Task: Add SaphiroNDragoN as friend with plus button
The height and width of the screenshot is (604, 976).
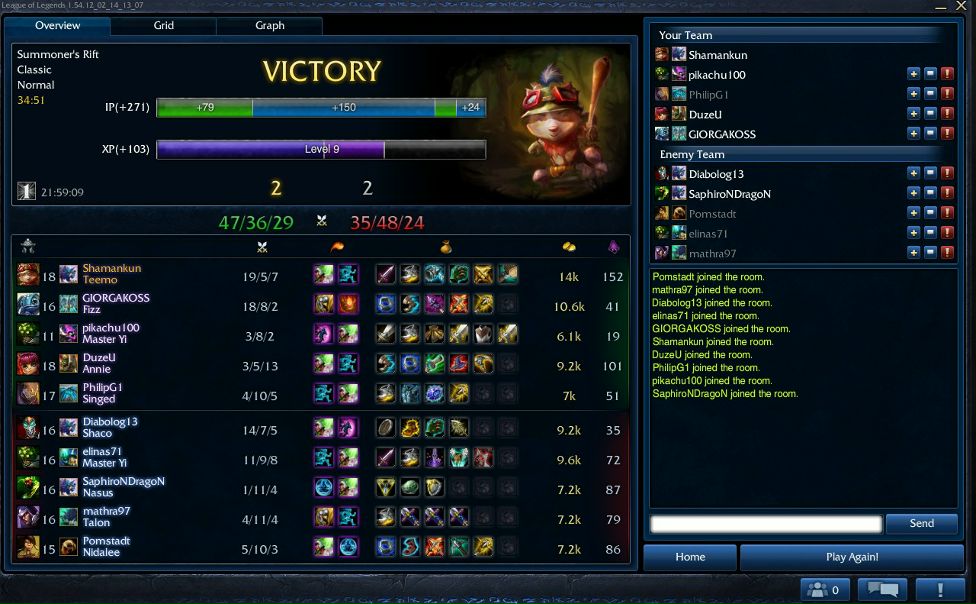Action: point(913,194)
